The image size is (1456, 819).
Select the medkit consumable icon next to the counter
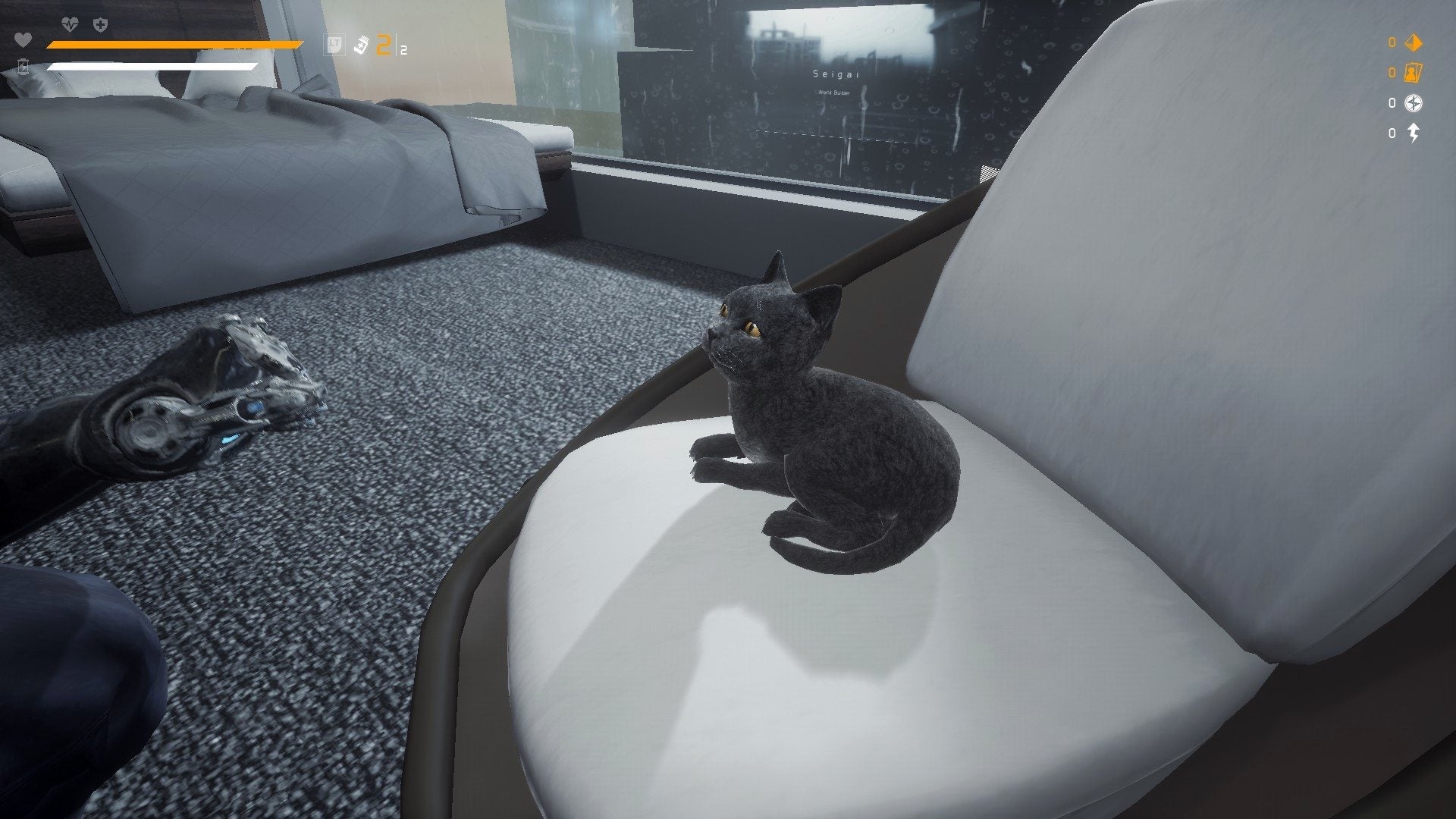coord(362,45)
